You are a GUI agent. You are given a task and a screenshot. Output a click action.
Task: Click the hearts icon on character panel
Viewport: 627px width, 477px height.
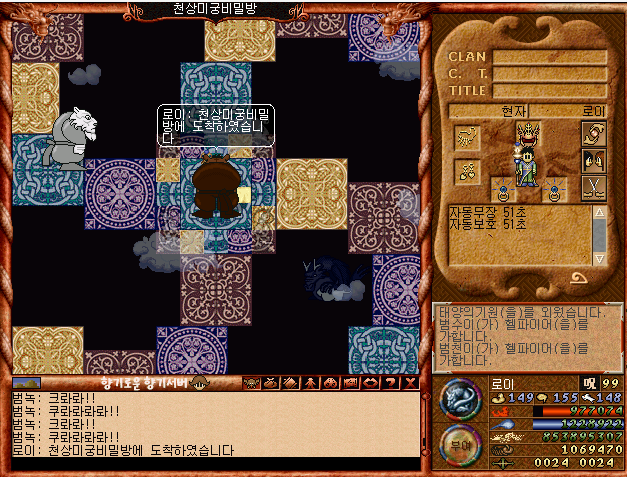pyautogui.click(x=467, y=171)
